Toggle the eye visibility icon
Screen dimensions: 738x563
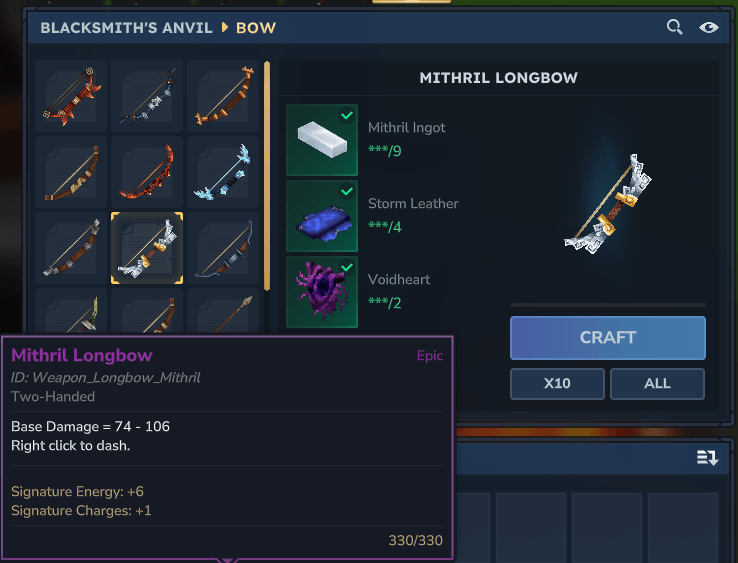(x=709, y=27)
